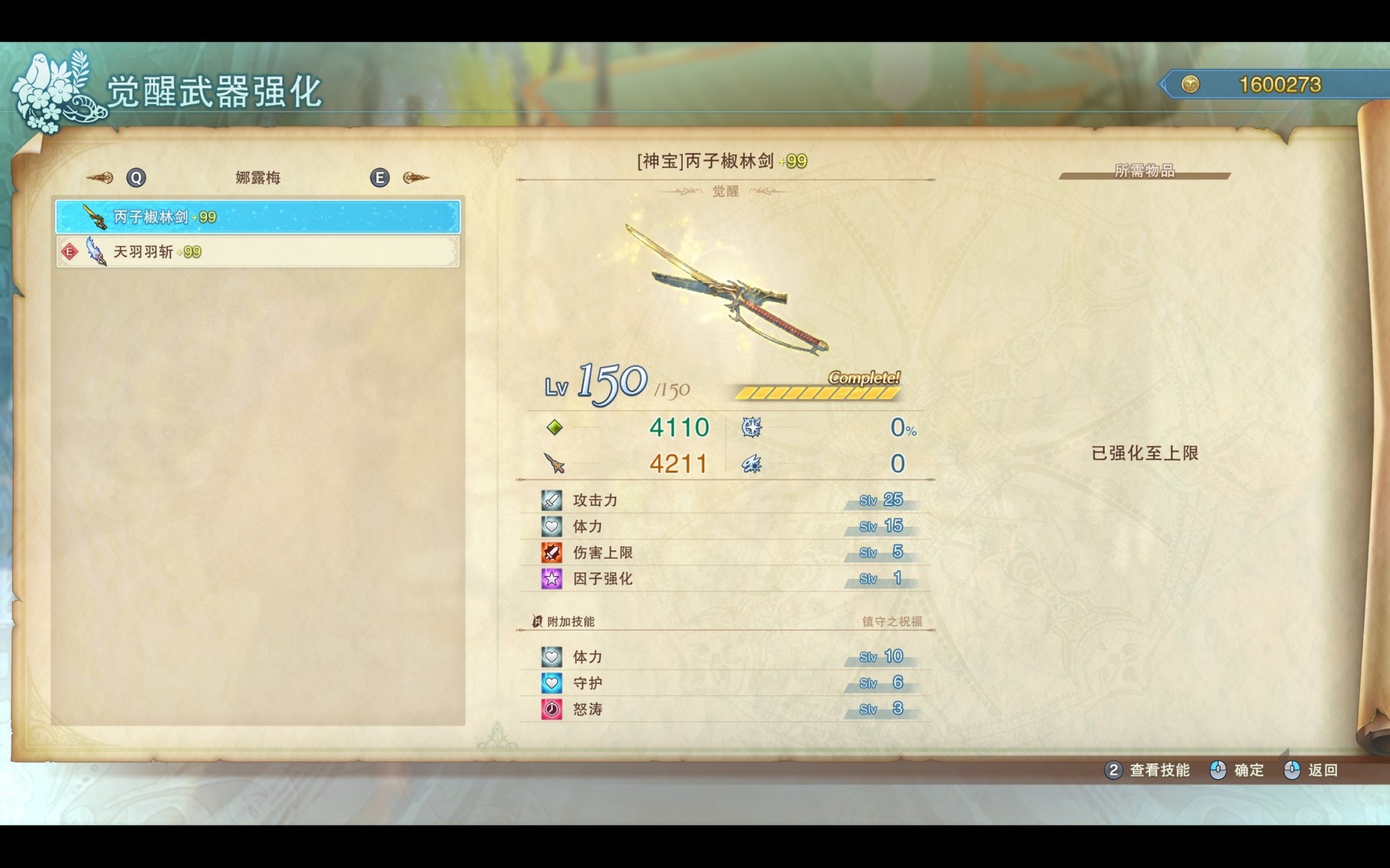Click the 因子强化 purple star icon
The width and height of the screenshot is (1390, 868).
tap(550, 579)
